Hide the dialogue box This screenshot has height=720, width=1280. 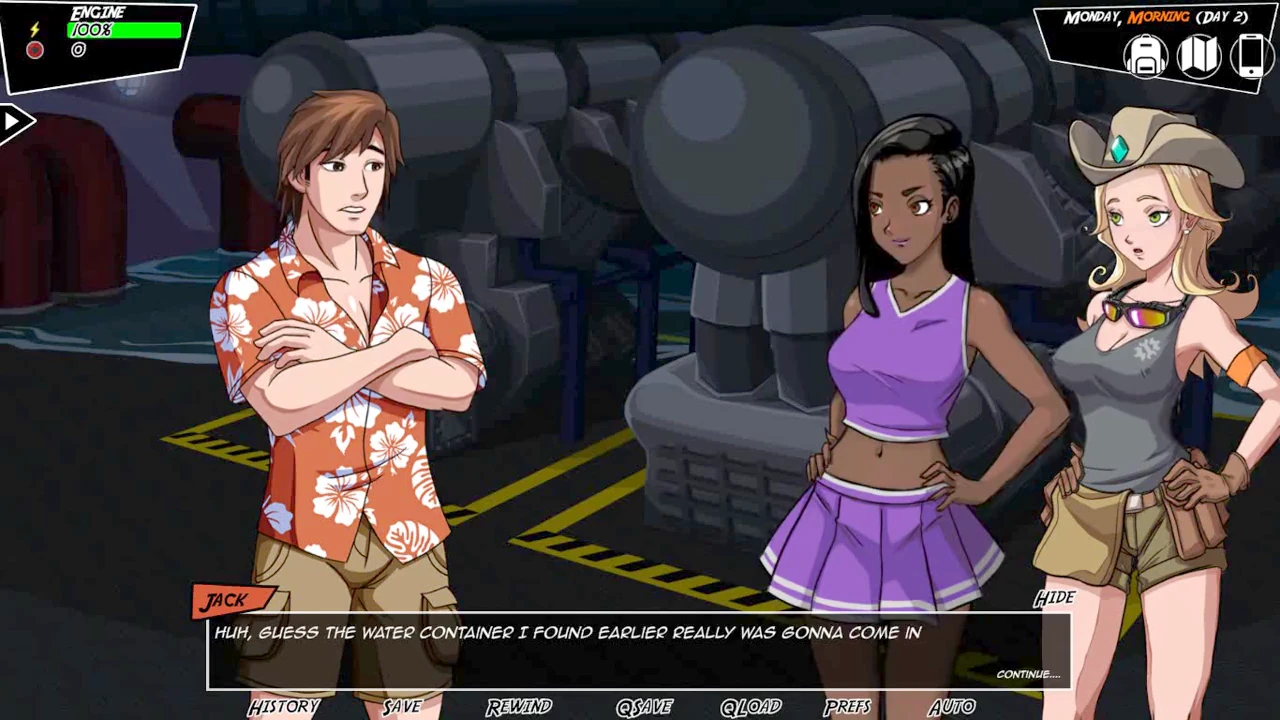pyautogui.click(x=1054, y=598)
